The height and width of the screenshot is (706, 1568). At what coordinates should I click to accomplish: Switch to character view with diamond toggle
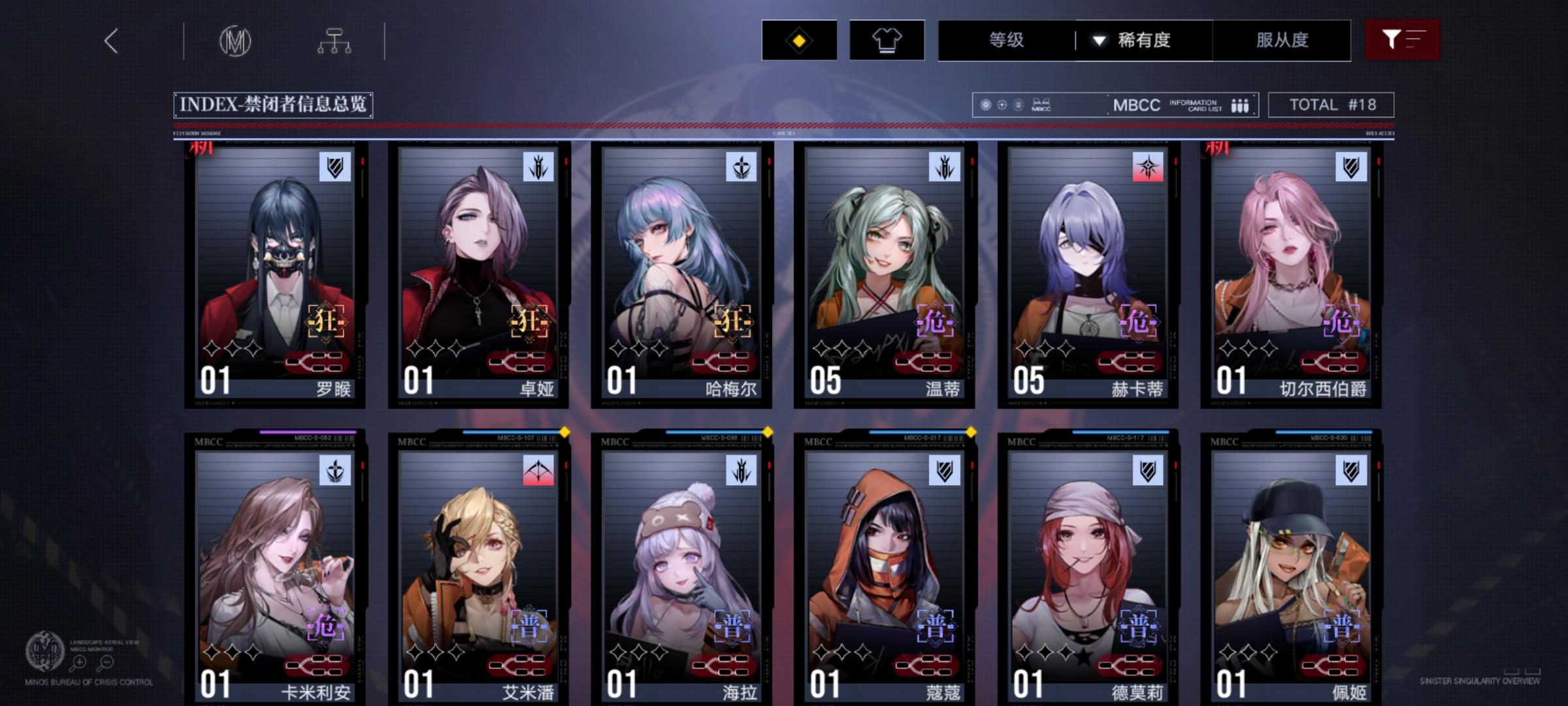798,41
